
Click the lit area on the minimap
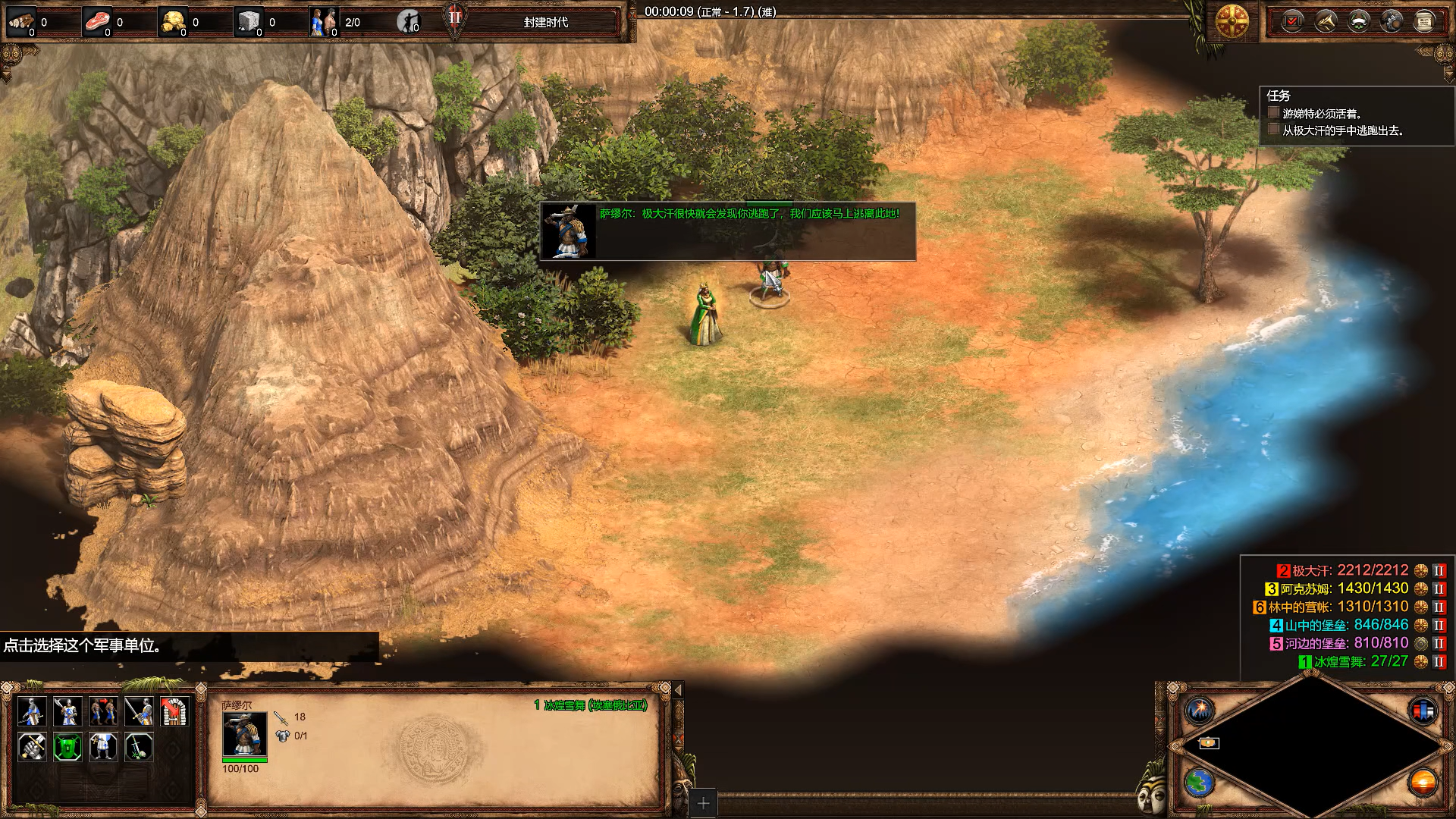[1209, 743]
